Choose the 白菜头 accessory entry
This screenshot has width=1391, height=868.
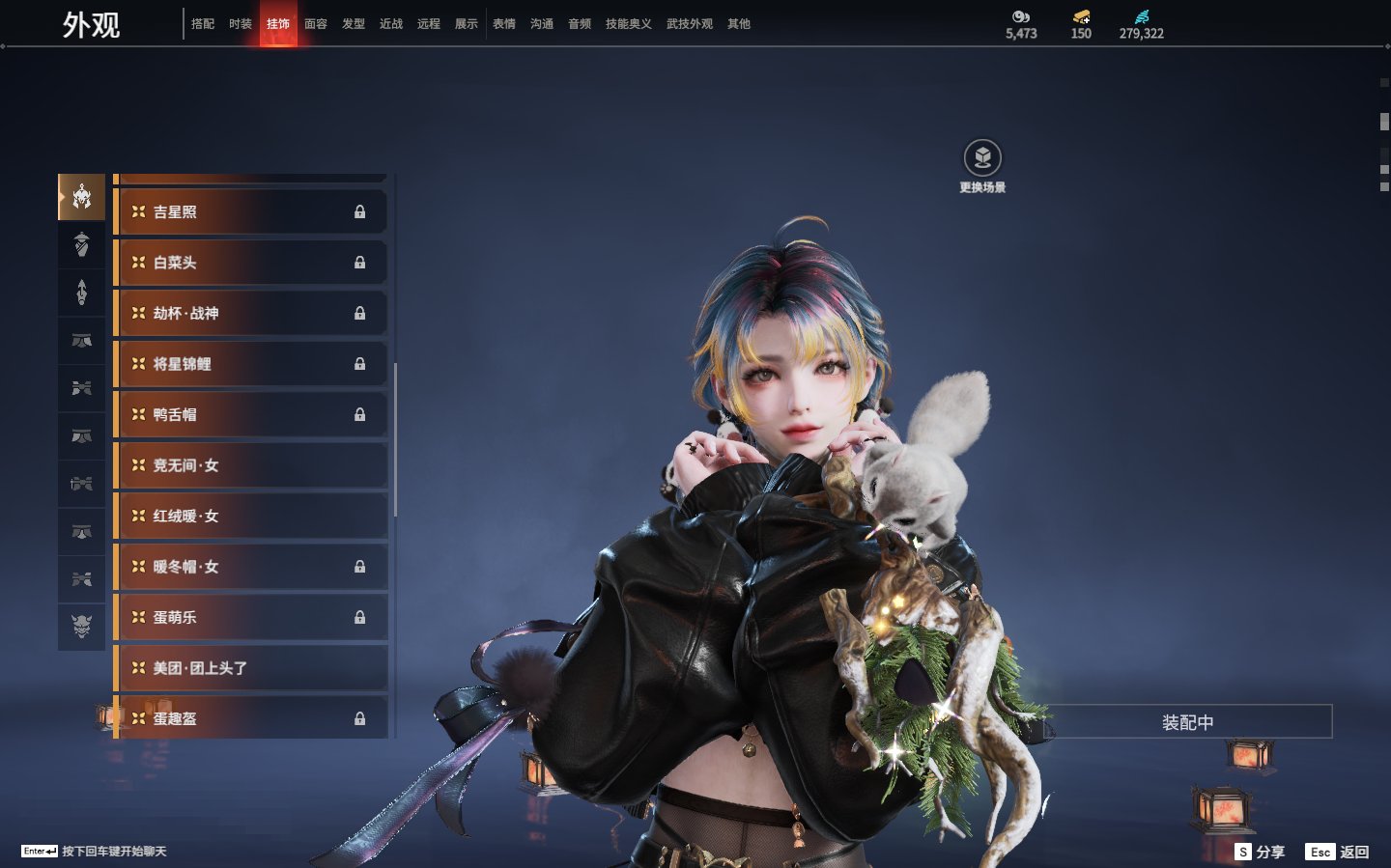pos(251,263)
